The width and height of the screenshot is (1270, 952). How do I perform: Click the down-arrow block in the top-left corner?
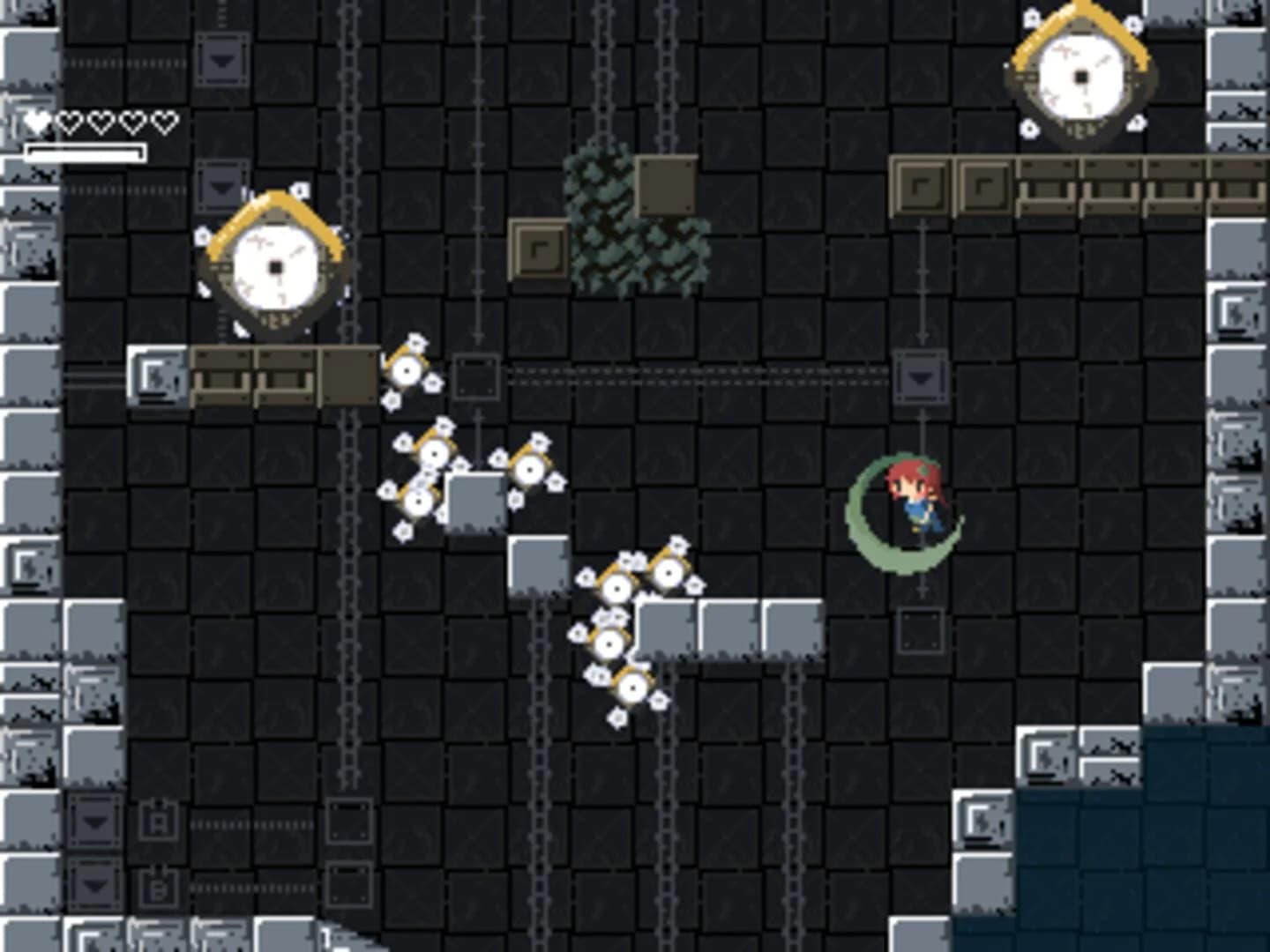point(222,62)
